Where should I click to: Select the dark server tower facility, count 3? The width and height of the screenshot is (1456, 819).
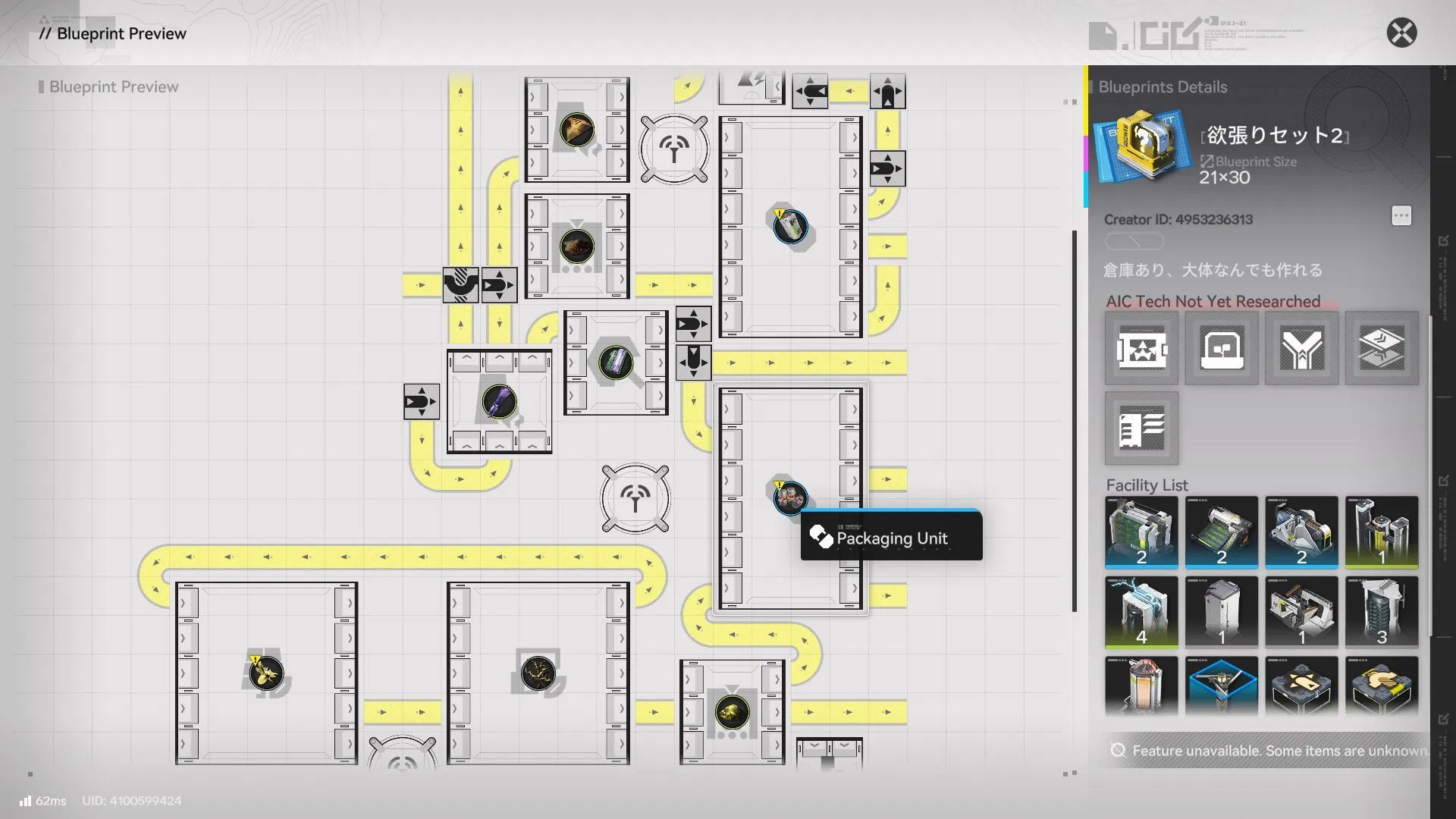click(x=1382, y=612)
